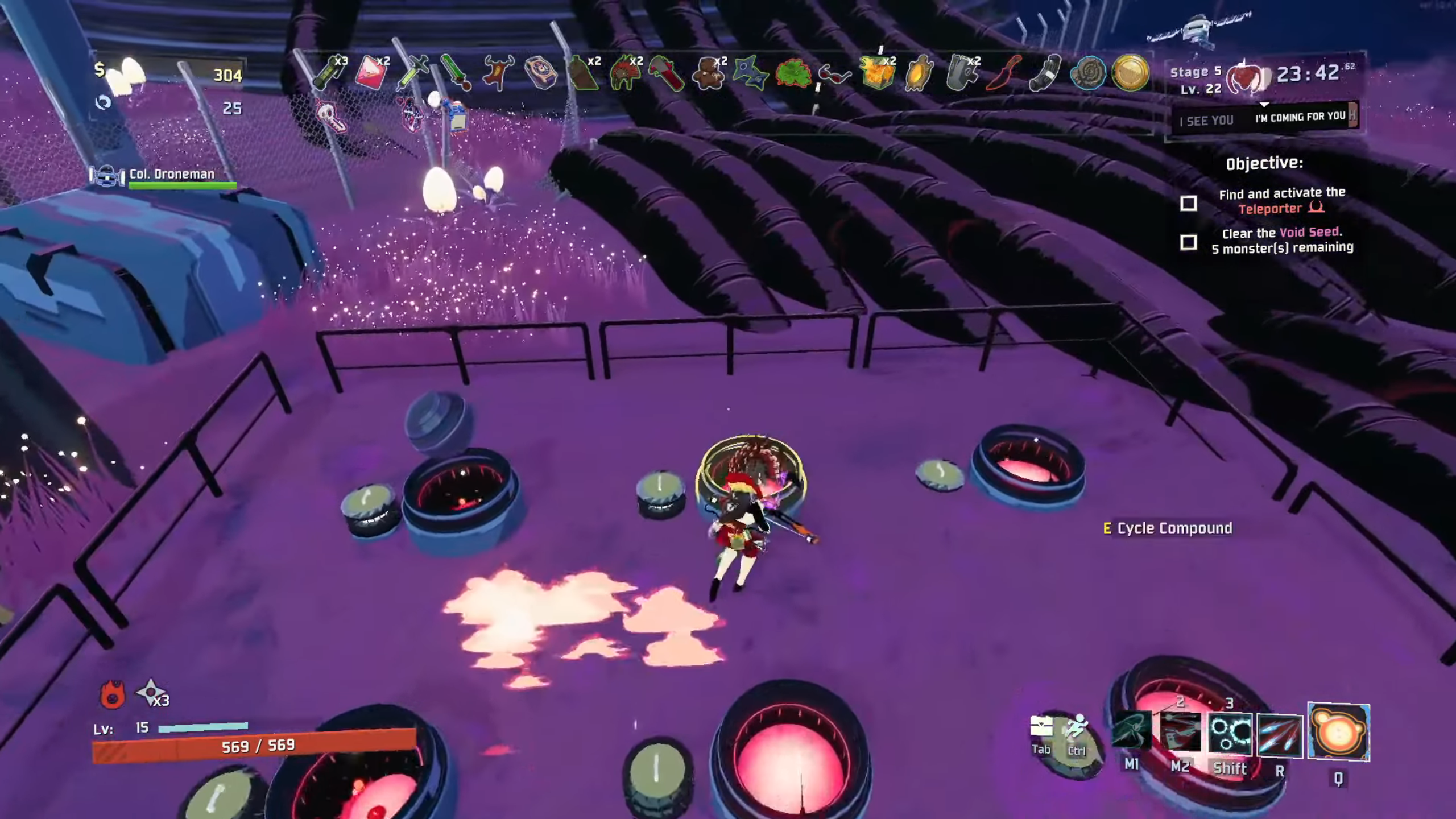Trigger the secondary skill icon
1456x819 pixels.
tap(1180, 734)
